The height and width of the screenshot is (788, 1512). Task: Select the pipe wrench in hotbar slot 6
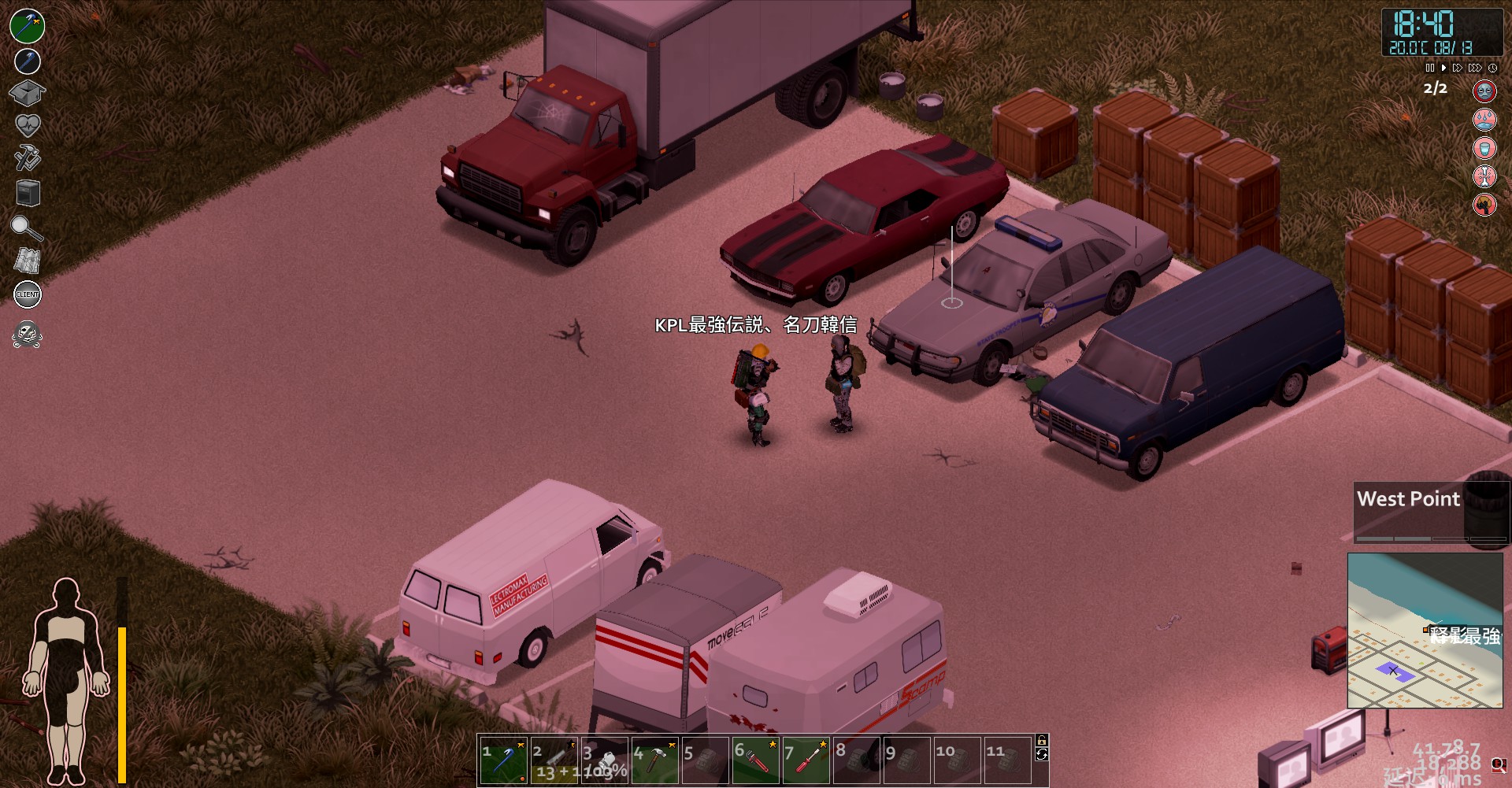coord(756,762)
